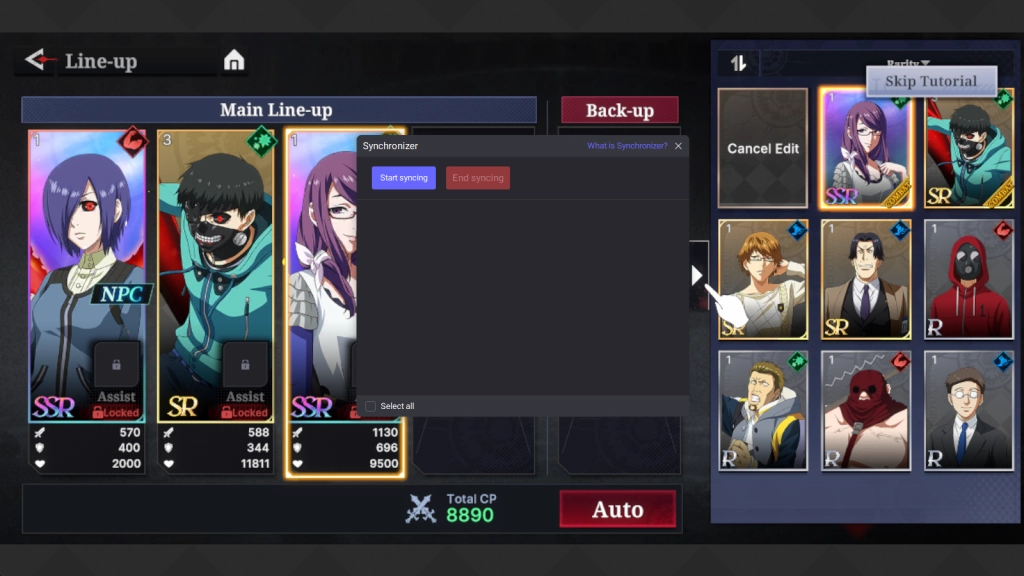
Task: Open the home screen icon
Action: tap(234, 61)
